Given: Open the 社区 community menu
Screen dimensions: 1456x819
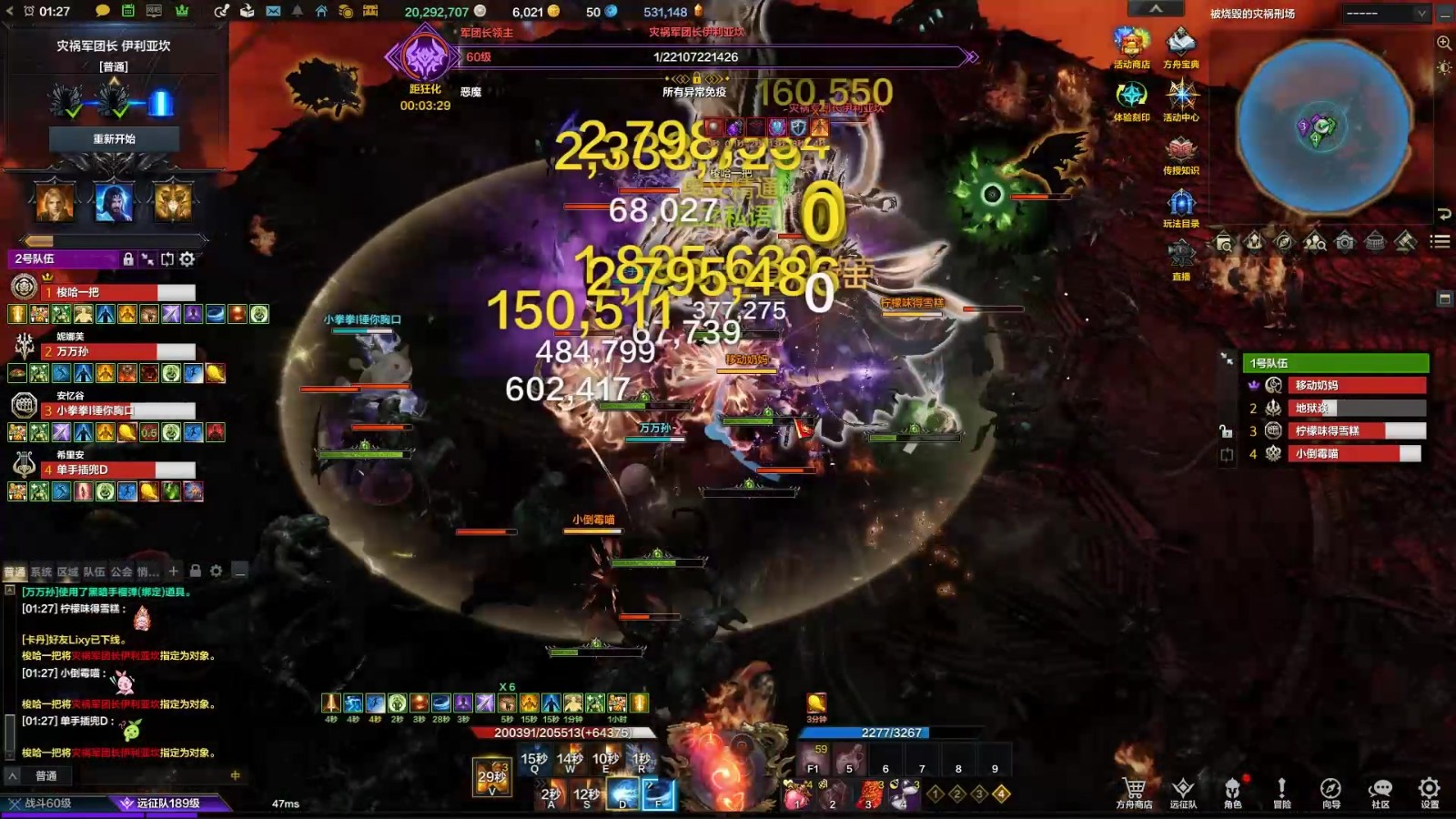Looking at the screenshot, I should coord(1380,791).
